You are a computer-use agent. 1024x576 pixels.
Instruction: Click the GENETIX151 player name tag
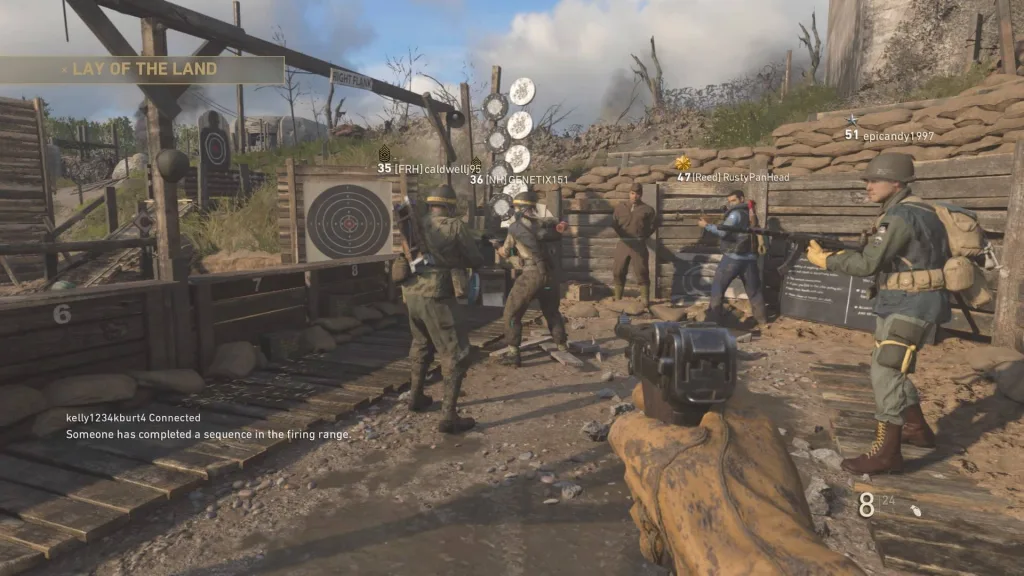pyautogui.click(x=511, y=179)
